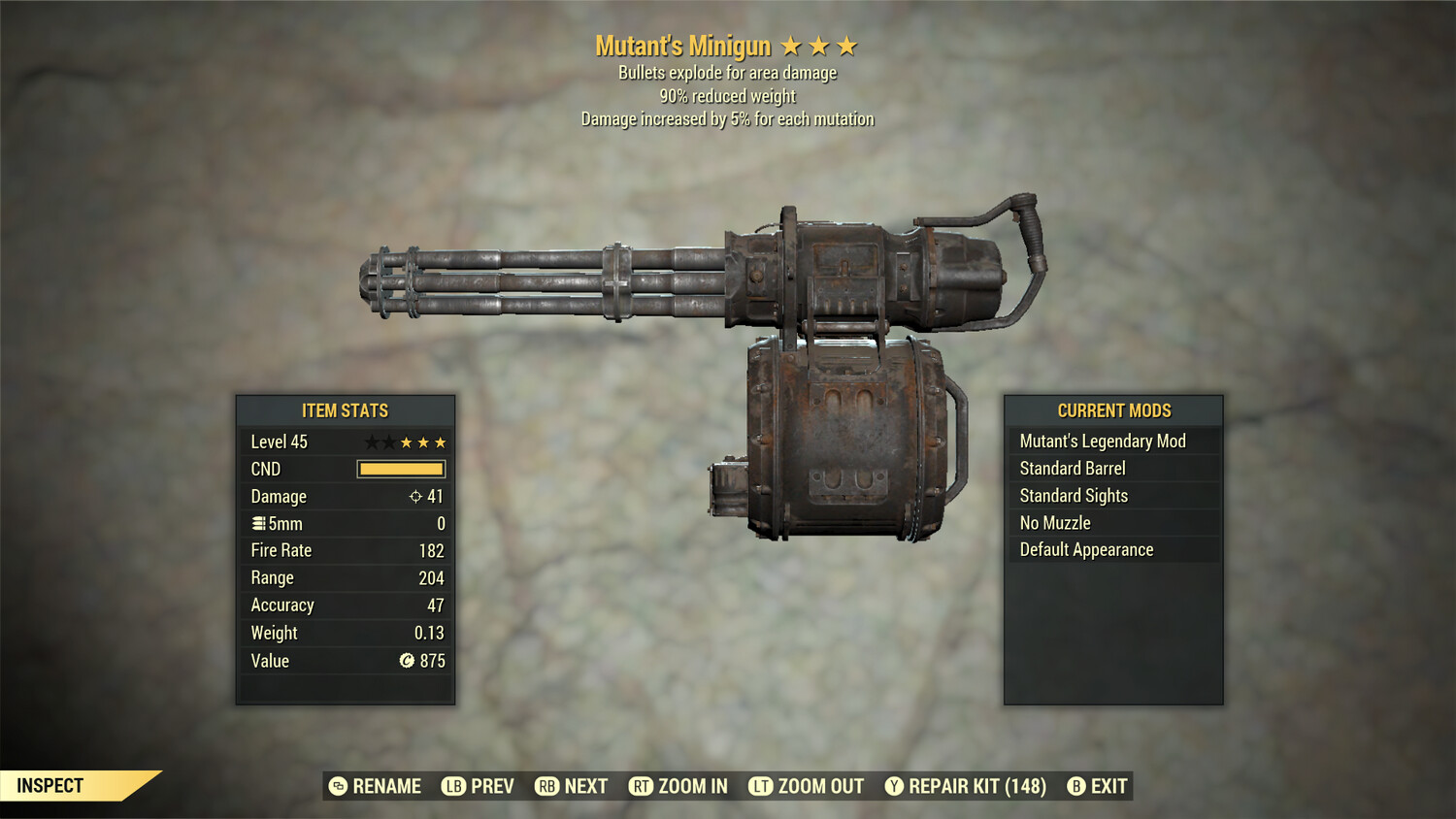Toggle the first star on the Level row
The height and width of the screenshot is (819, 1456).
[x=370, y=441]
